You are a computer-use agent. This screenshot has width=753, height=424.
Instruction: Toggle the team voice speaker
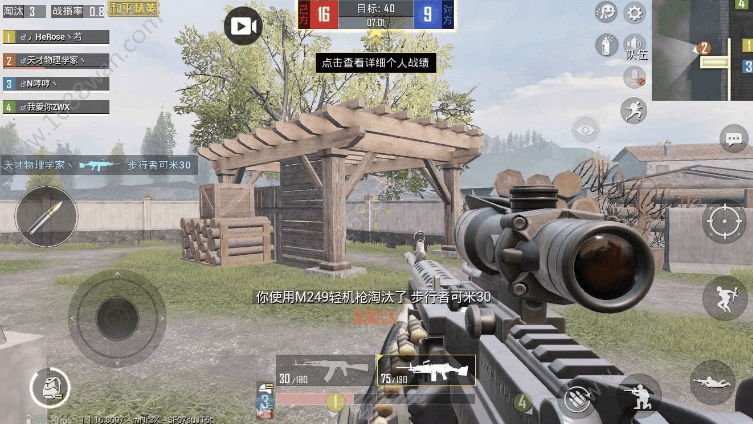pos(634,45)
